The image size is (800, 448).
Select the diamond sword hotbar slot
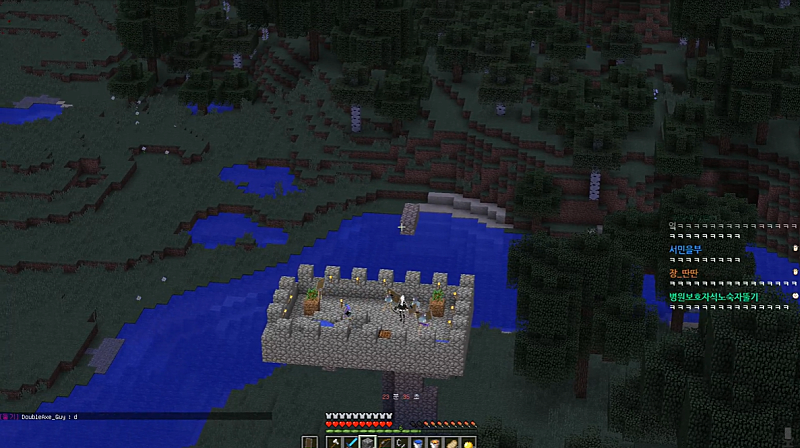pyautogui.click(x=351, y=442)
